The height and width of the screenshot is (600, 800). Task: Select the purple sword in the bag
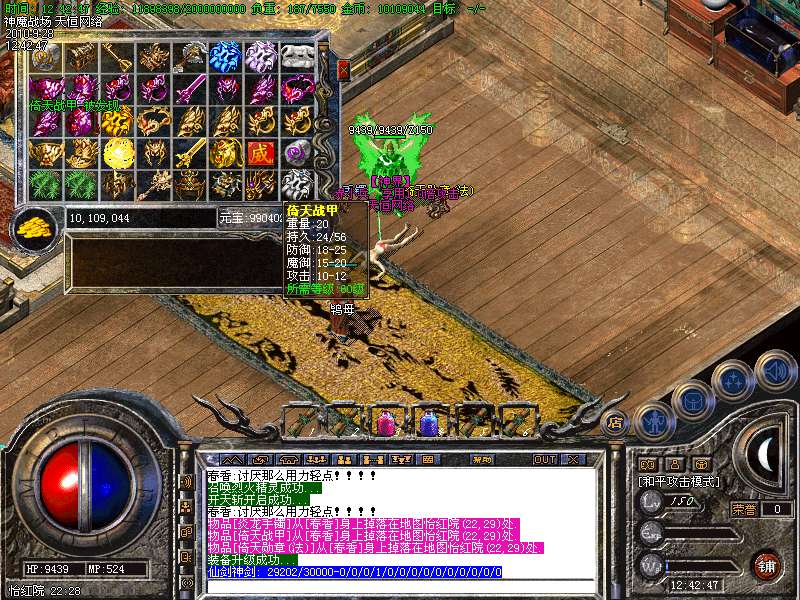click(190, 89)
